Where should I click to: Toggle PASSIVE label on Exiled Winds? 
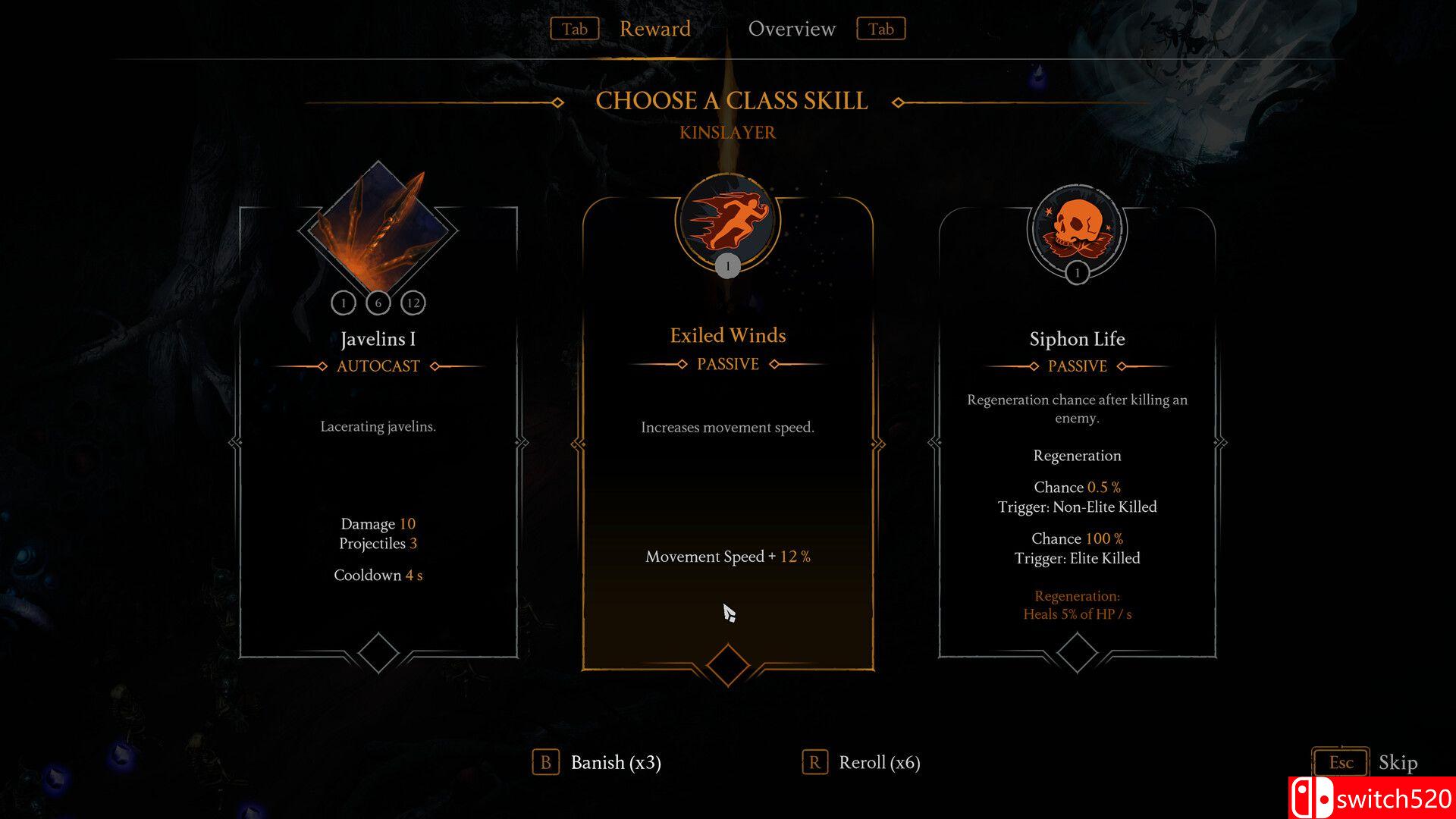[x=727, y=365]
